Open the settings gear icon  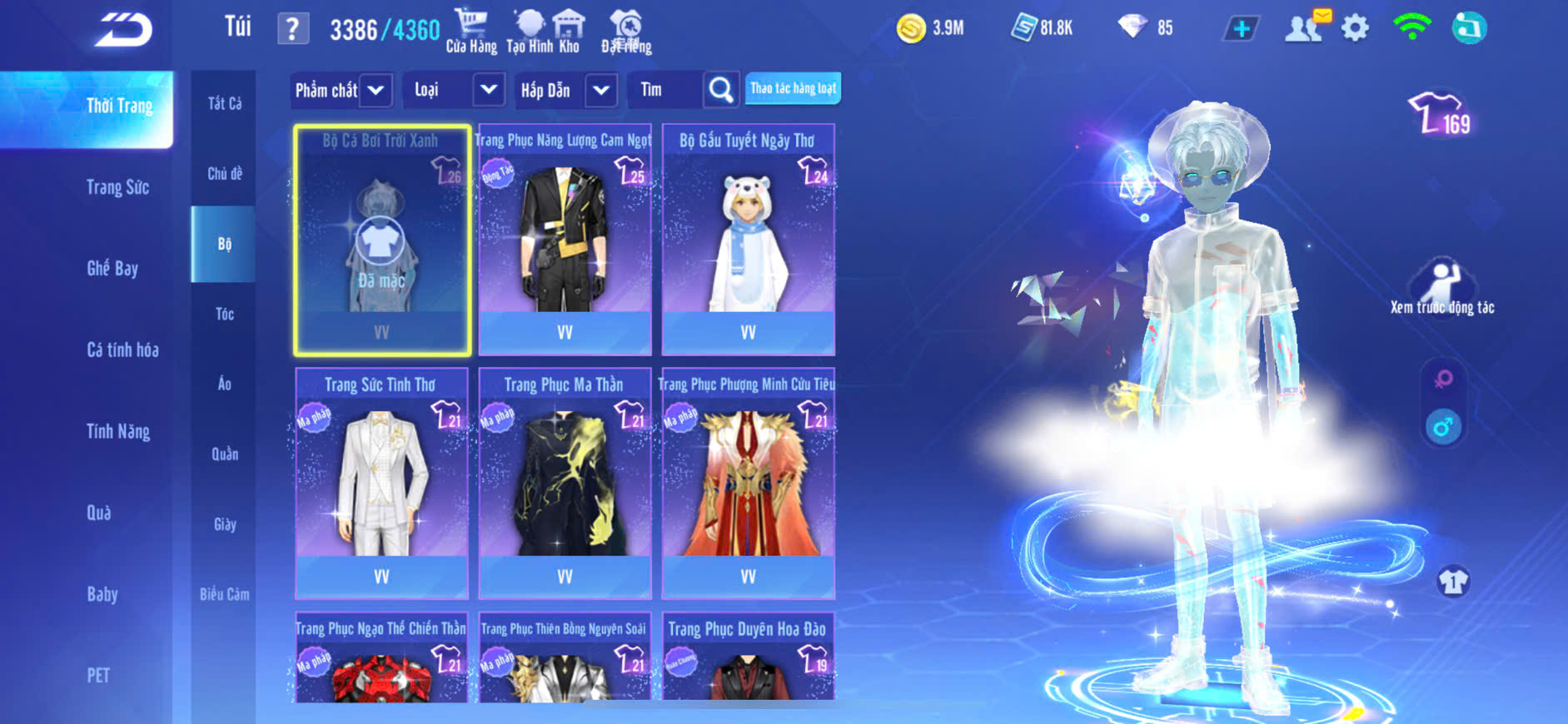coord(1355,29)
